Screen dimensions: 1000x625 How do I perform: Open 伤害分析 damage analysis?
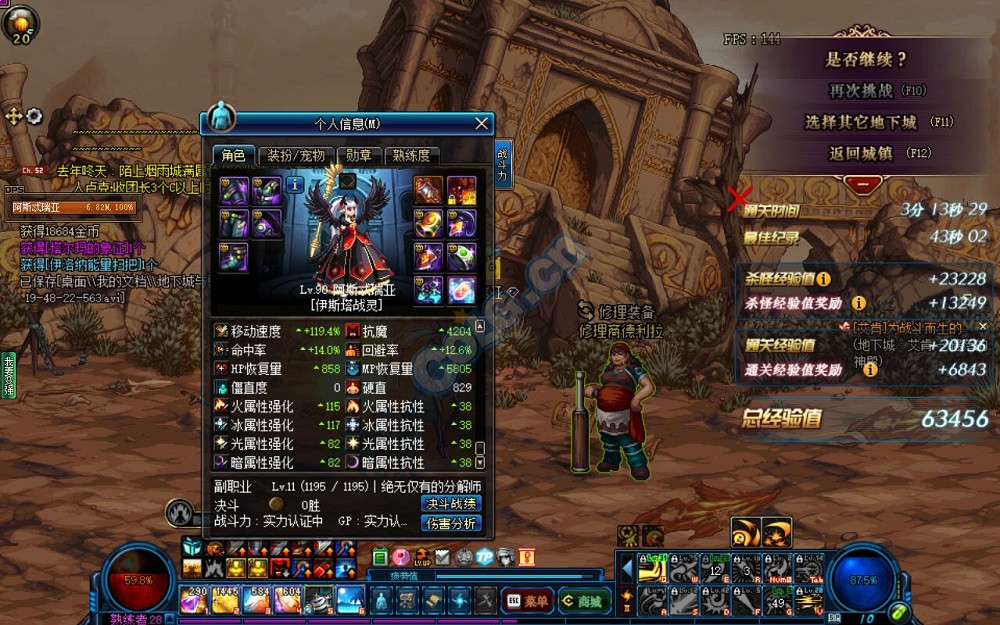click(x=451, y=523)
